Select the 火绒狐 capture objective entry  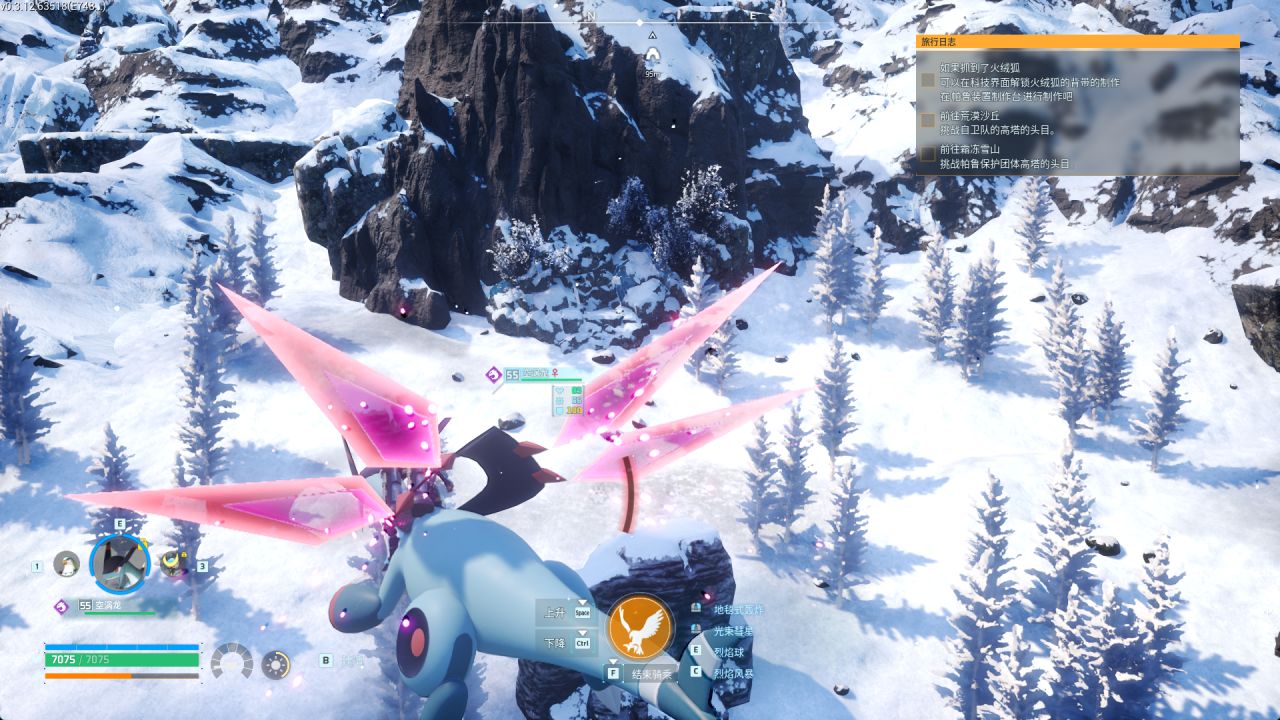(x=1030, y=82)
